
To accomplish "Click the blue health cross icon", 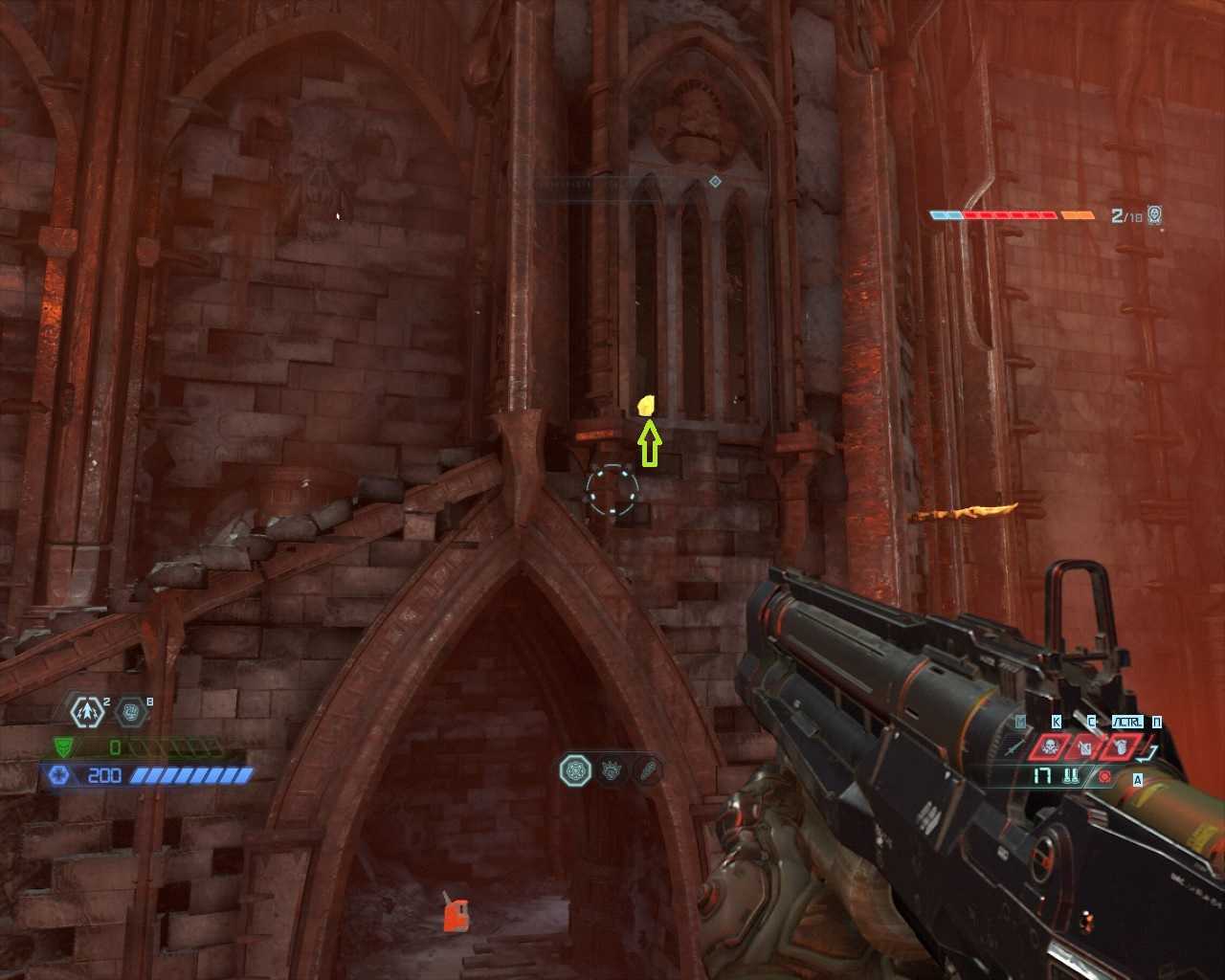I will click(x=59, y=775).
